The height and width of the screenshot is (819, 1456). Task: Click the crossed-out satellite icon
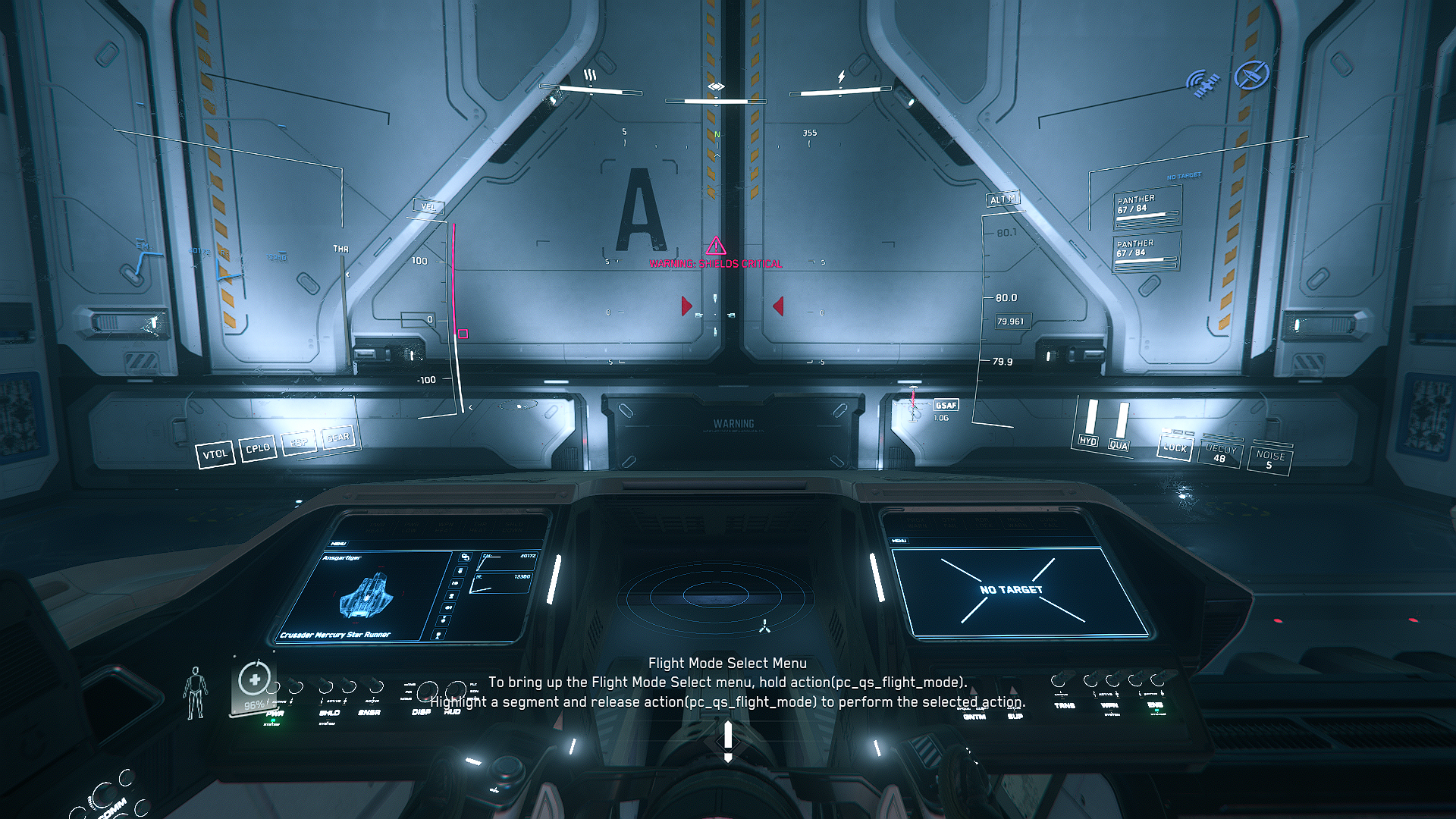pos(1251,75)
